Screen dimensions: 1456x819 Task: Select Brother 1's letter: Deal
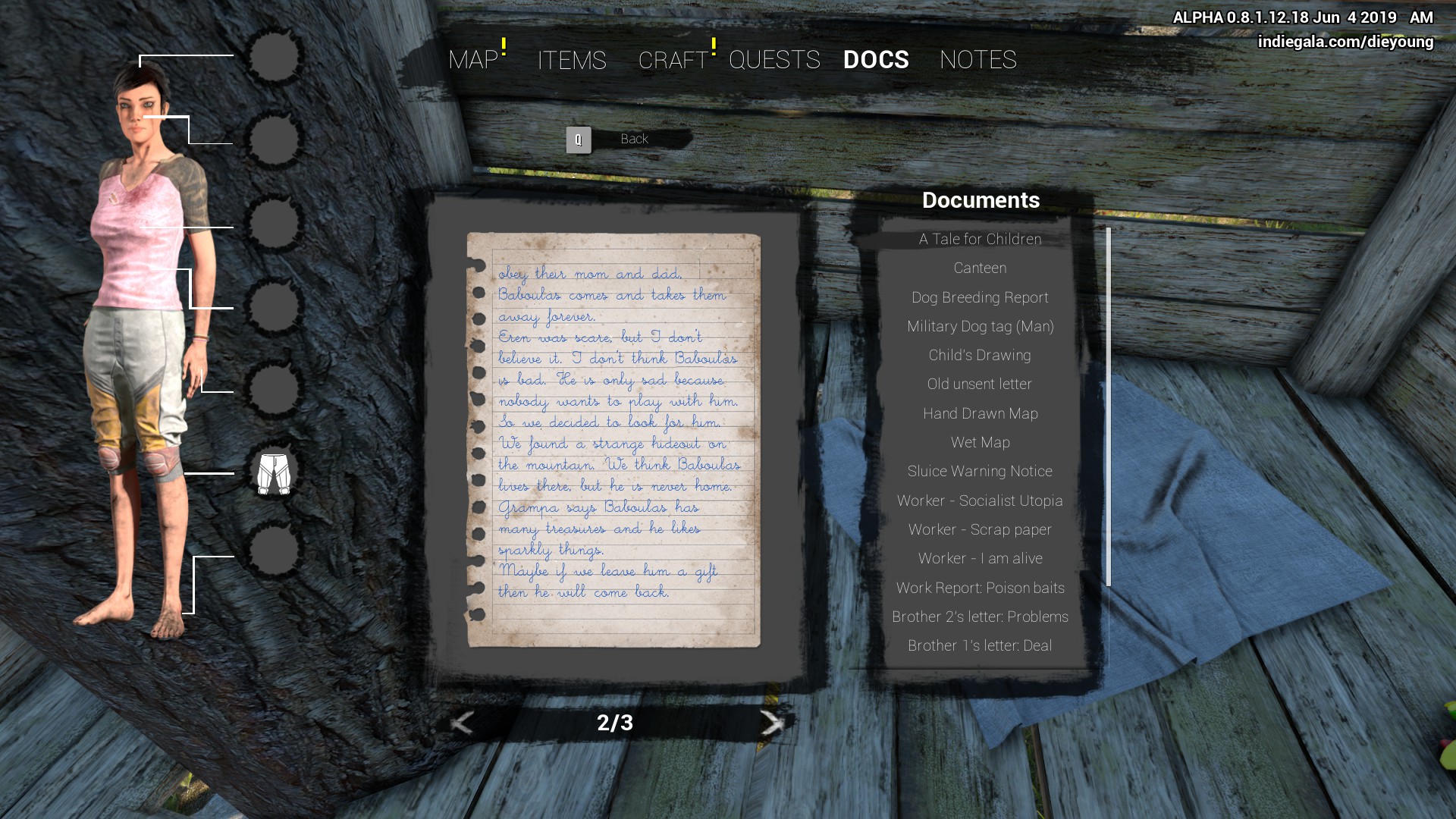[980, 646]
